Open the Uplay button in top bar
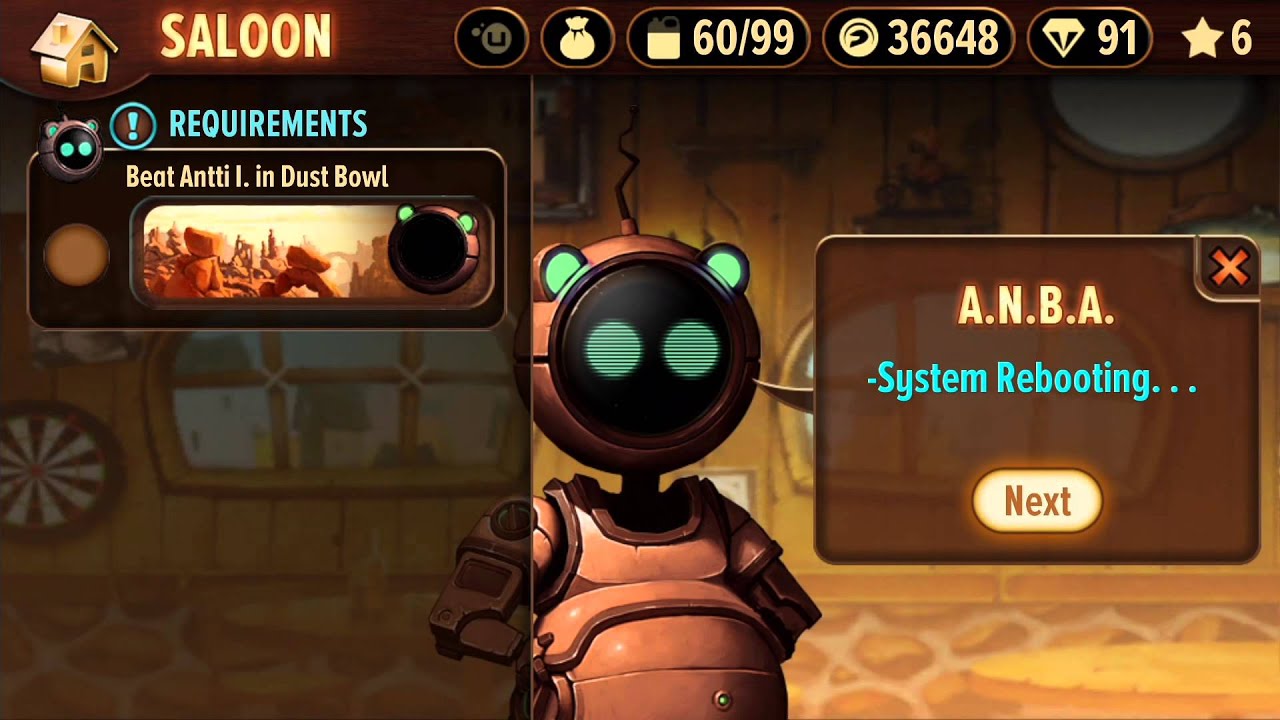This screenshot has height=720, width=1280. 491,39
